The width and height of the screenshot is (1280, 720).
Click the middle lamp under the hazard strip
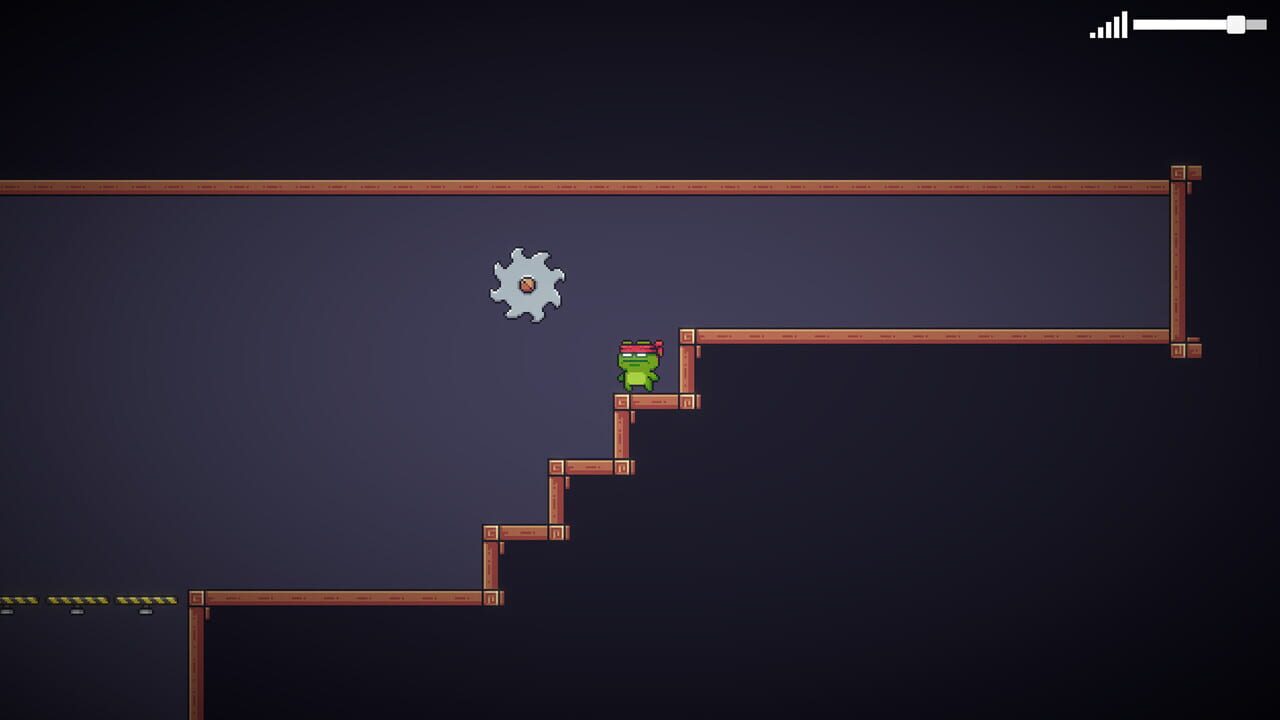click(77, 612)
